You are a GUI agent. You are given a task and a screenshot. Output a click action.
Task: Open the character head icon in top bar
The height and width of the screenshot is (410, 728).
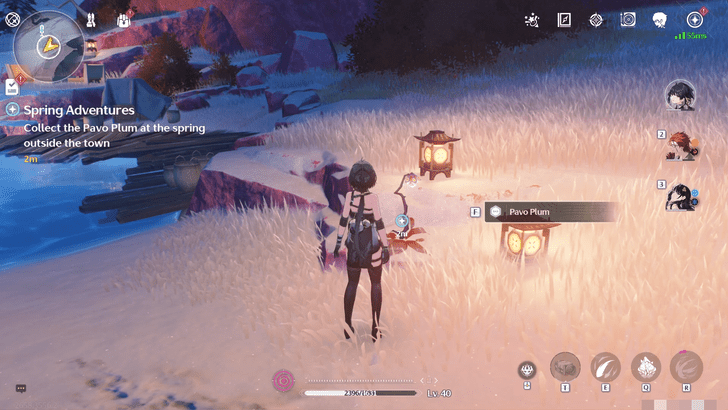pos(660,20)
